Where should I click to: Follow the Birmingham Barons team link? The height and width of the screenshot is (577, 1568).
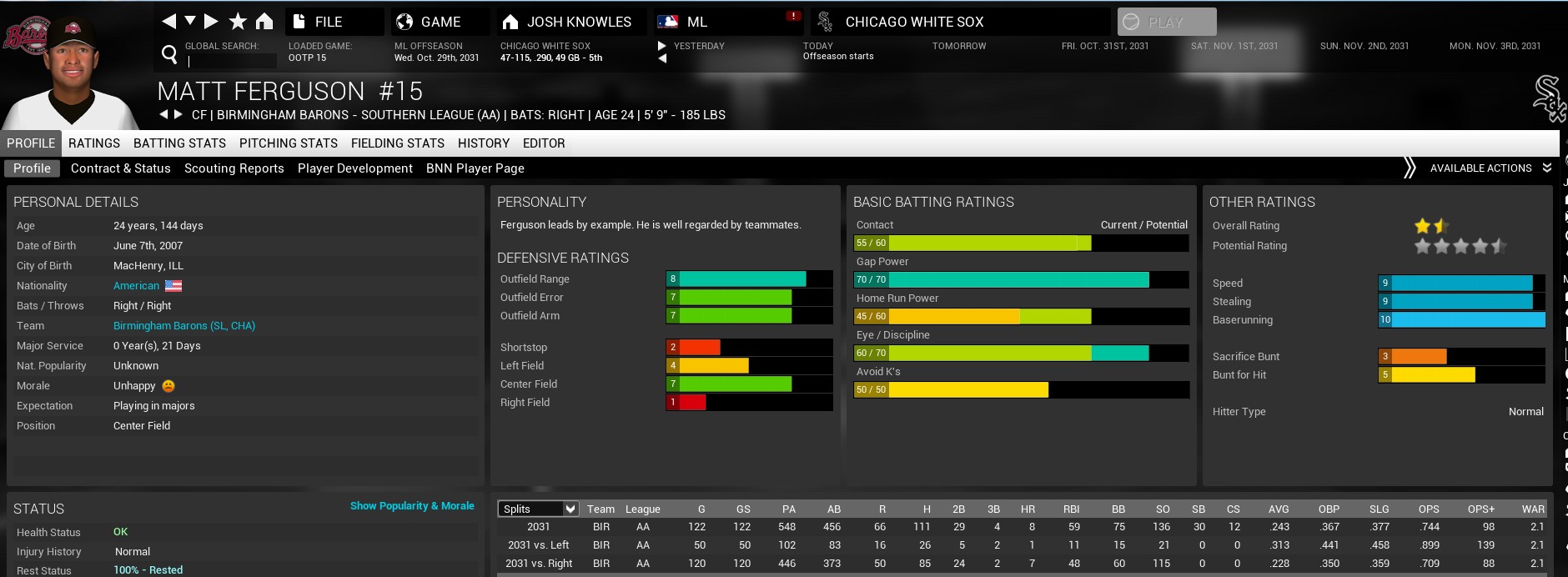point(184,326)
